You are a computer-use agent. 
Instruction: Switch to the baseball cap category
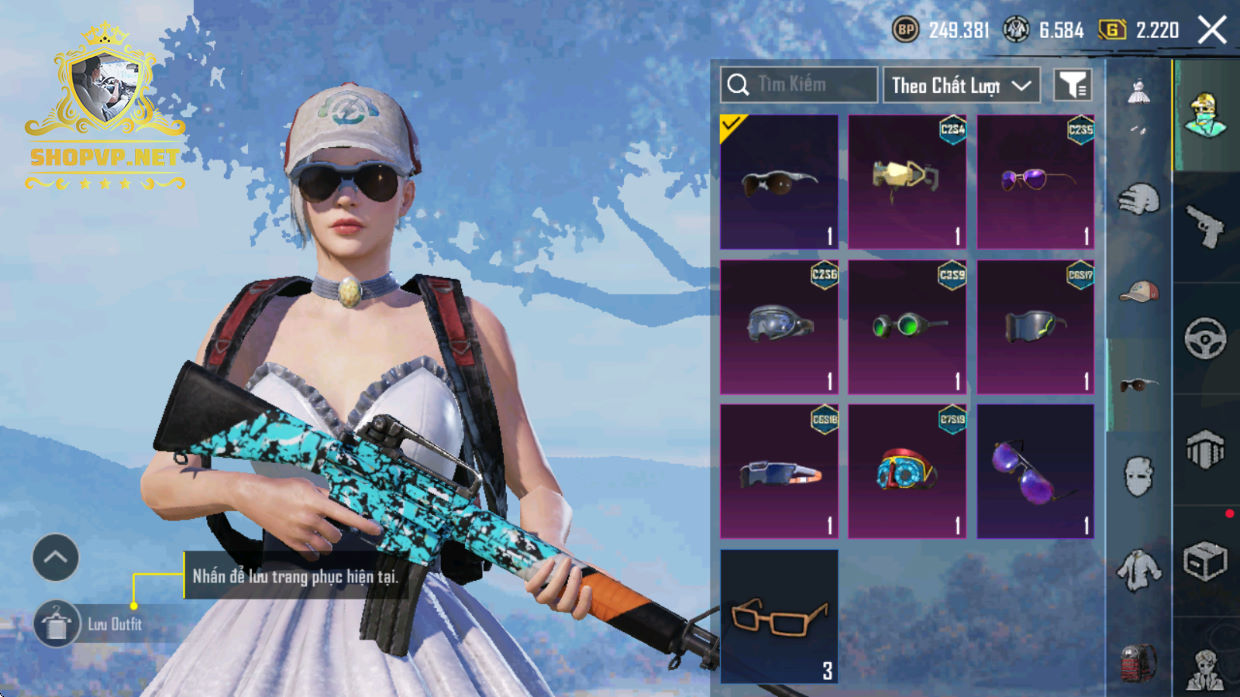click(x=1138, y=291)
